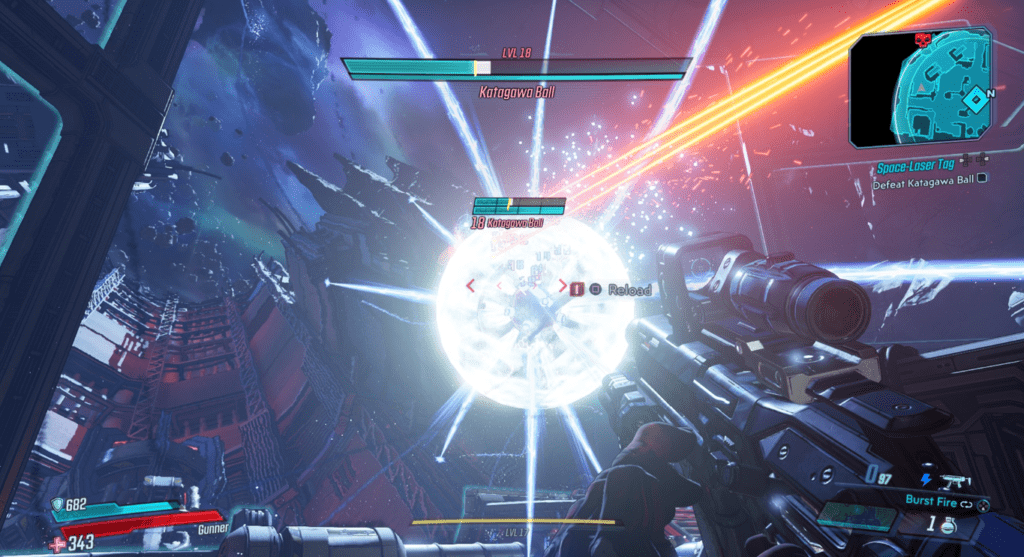Viewport: 1024px width, 557px height.
Task: Tick the Defeat Katagawa Ball objective box
Action: (981, 180)
